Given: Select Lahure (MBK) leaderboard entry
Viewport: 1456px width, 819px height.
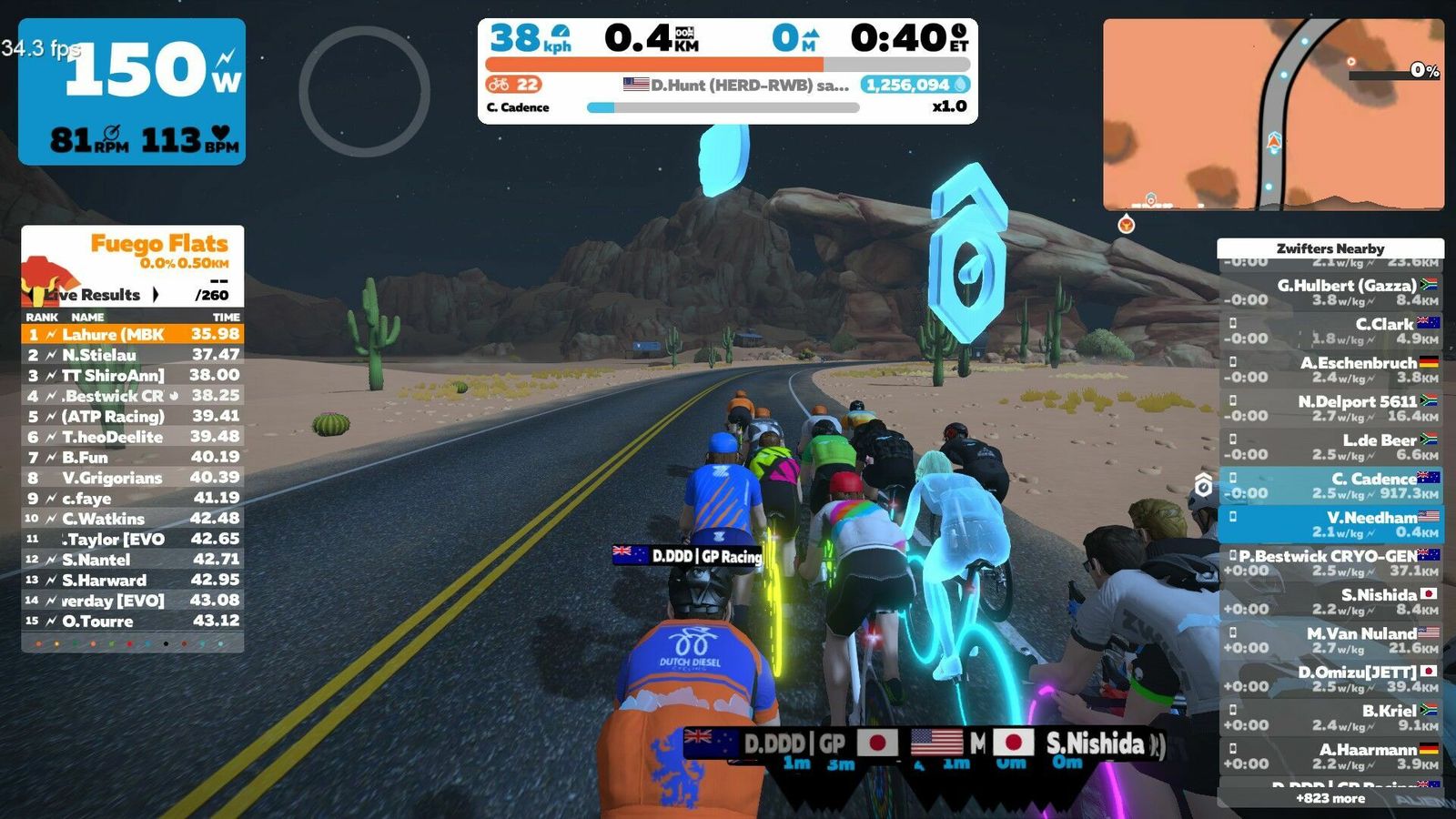Looking at the screenshot, I should point(133,335).
